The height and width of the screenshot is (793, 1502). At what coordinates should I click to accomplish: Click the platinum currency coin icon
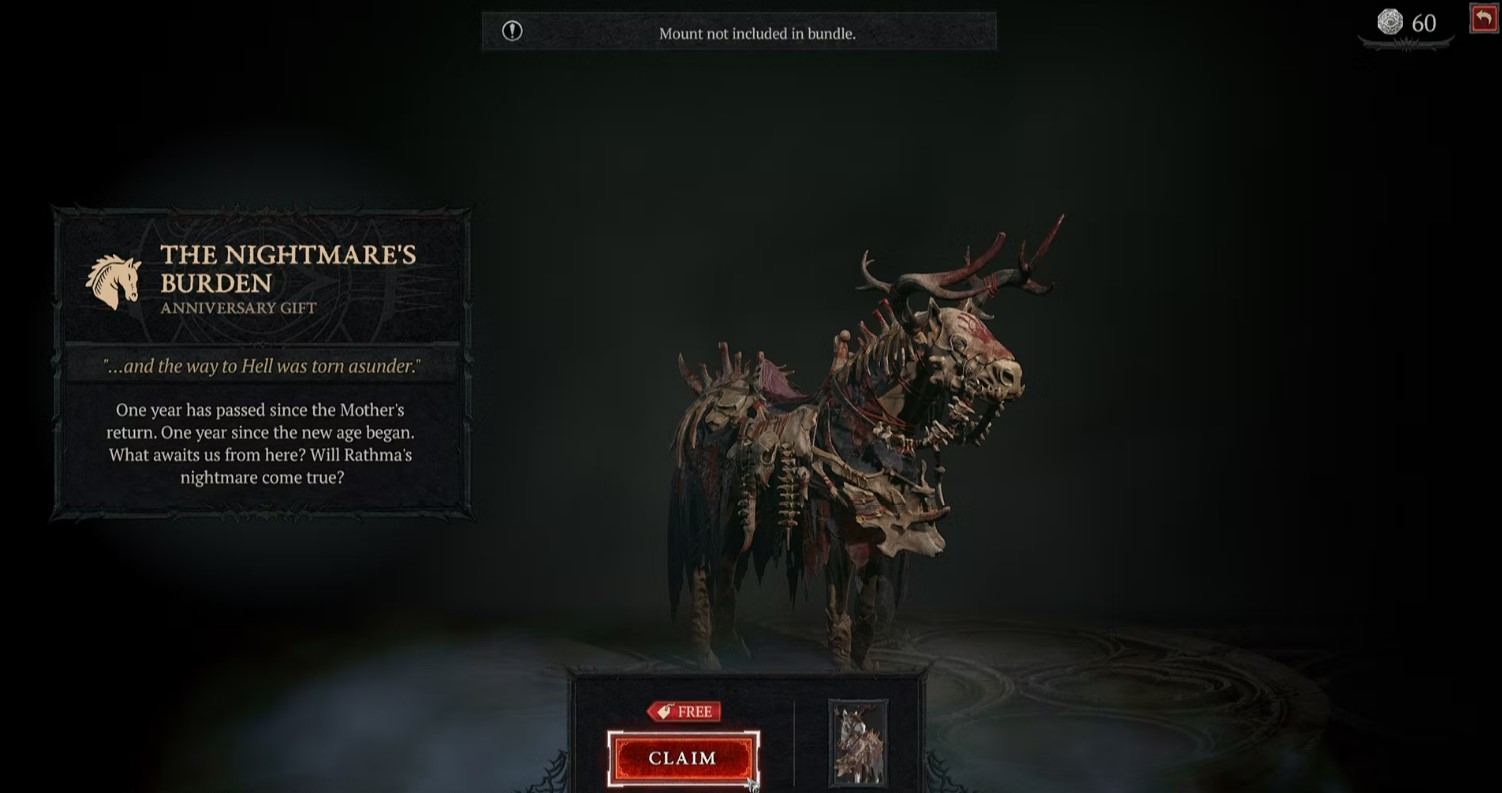click(x=1392, y=22)
